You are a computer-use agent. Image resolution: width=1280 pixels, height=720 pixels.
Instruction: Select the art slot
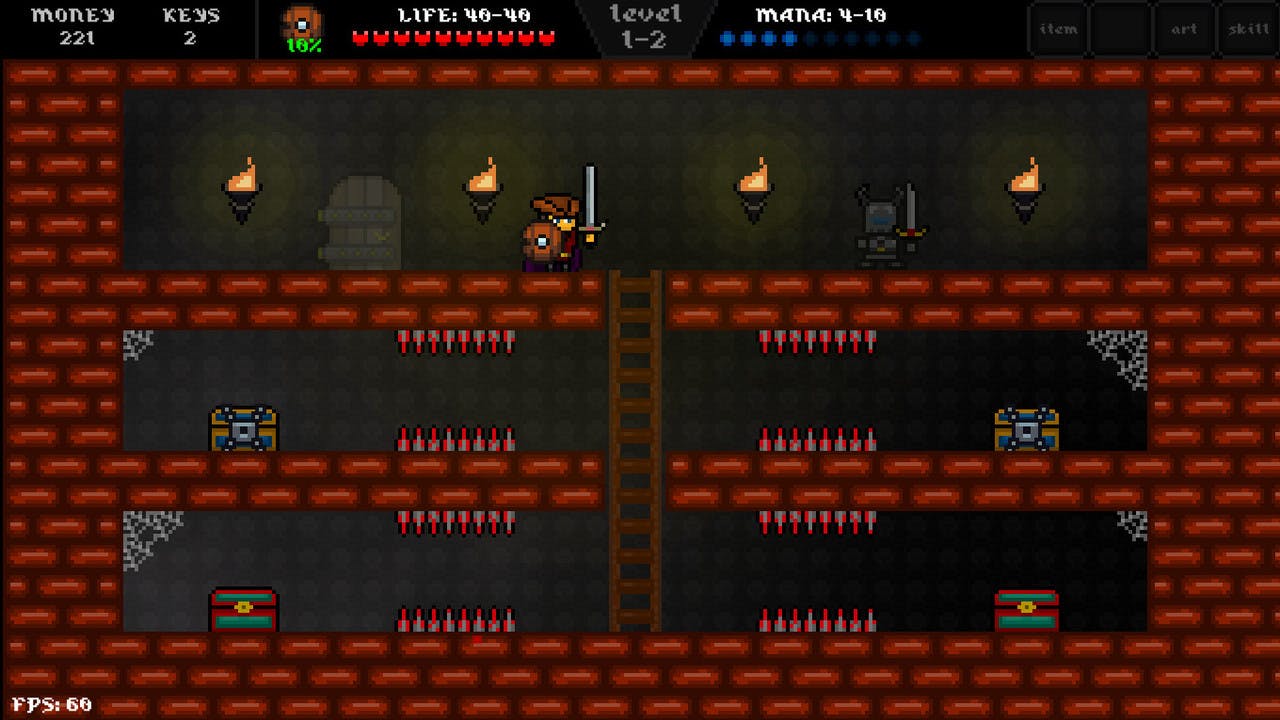[1185, 28]
